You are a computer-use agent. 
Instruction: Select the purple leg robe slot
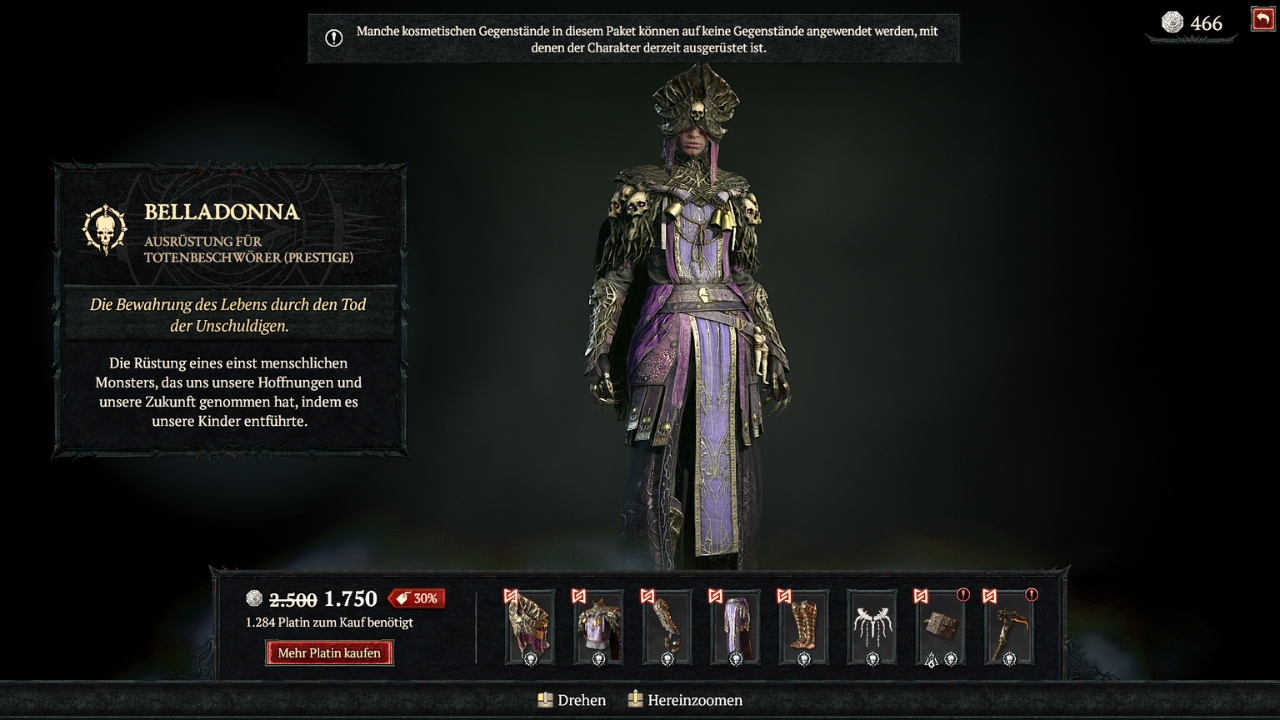[x=735, y=627]
